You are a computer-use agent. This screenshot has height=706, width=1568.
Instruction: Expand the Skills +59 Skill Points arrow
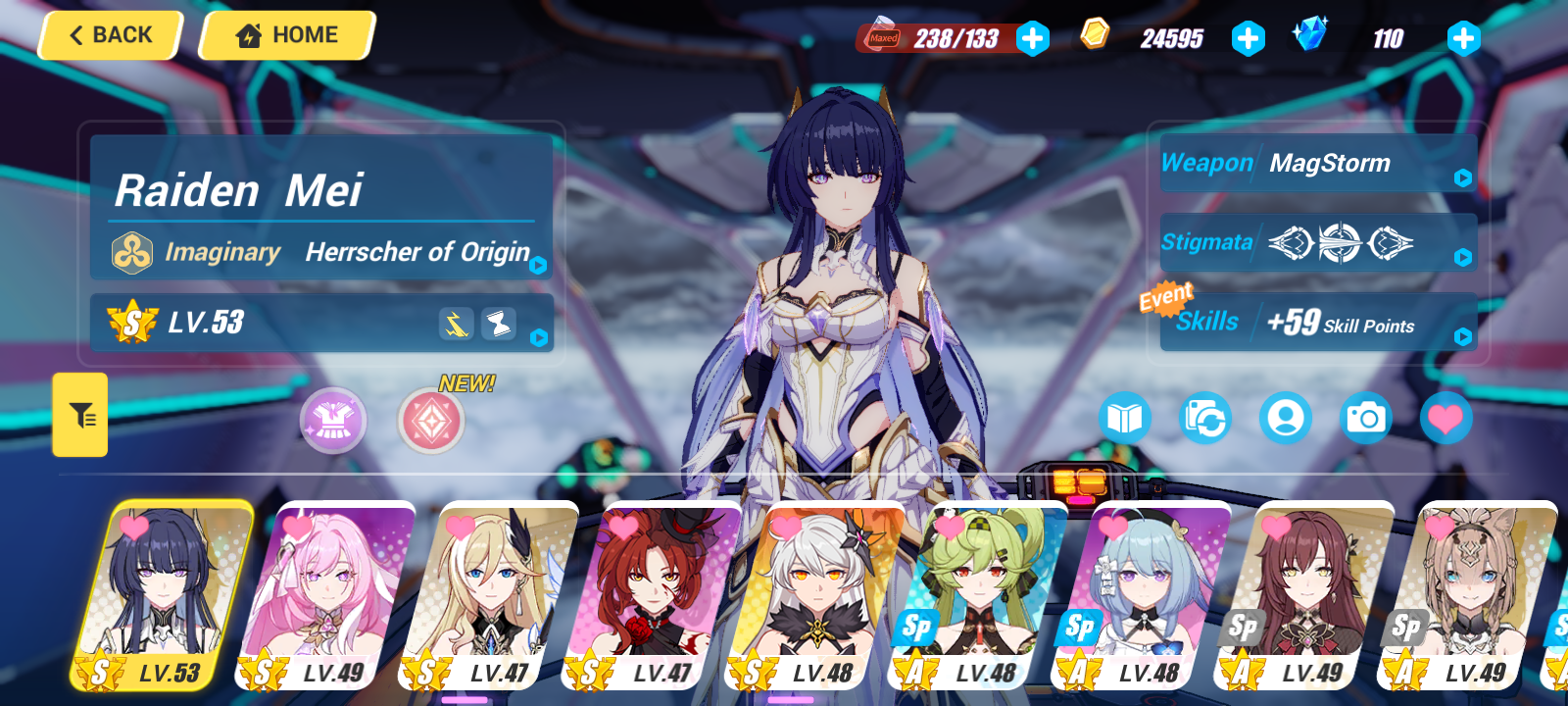[x=1462, y=339]
